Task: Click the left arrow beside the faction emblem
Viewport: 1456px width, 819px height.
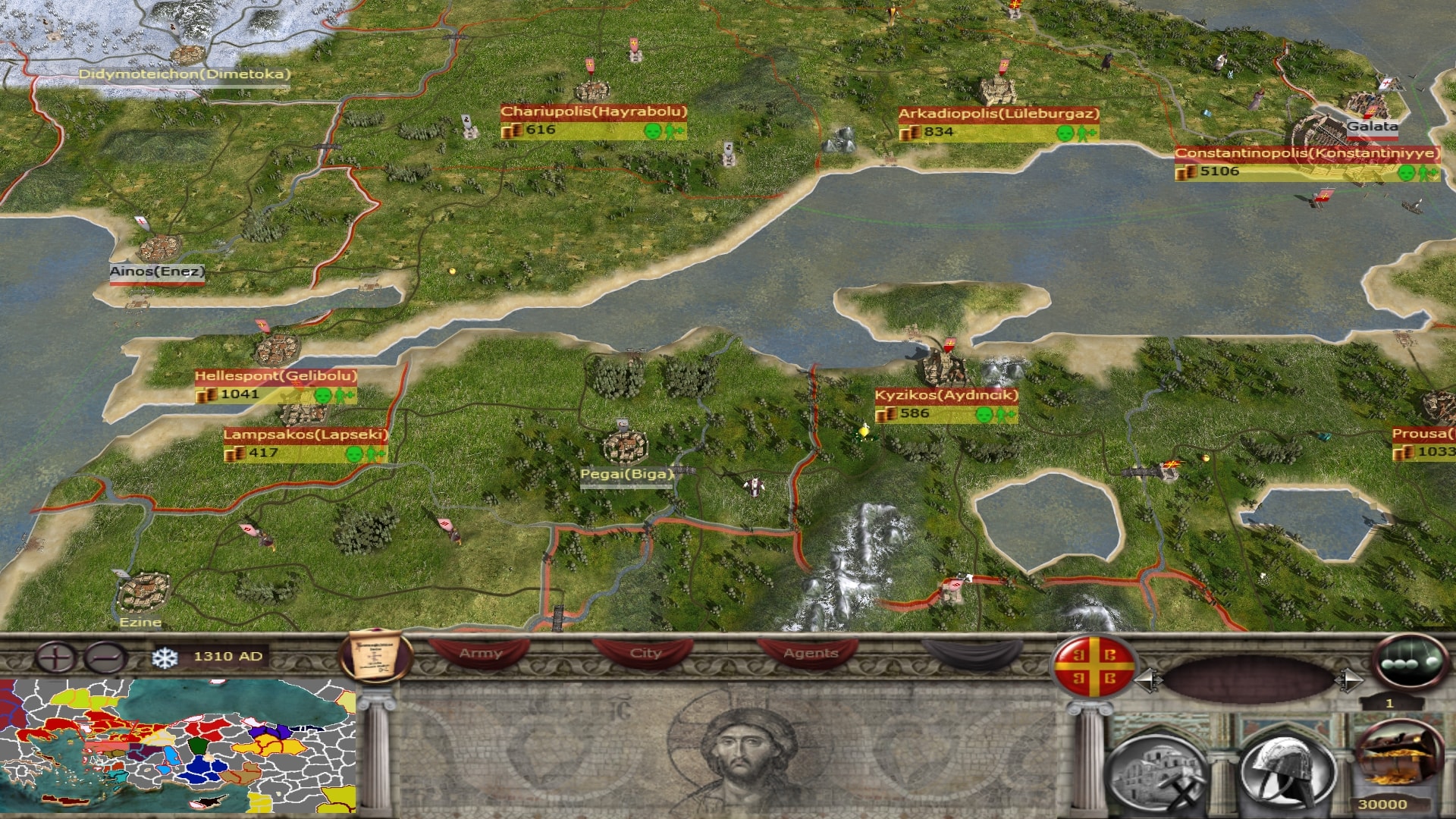Action: tap(1147, 679)
